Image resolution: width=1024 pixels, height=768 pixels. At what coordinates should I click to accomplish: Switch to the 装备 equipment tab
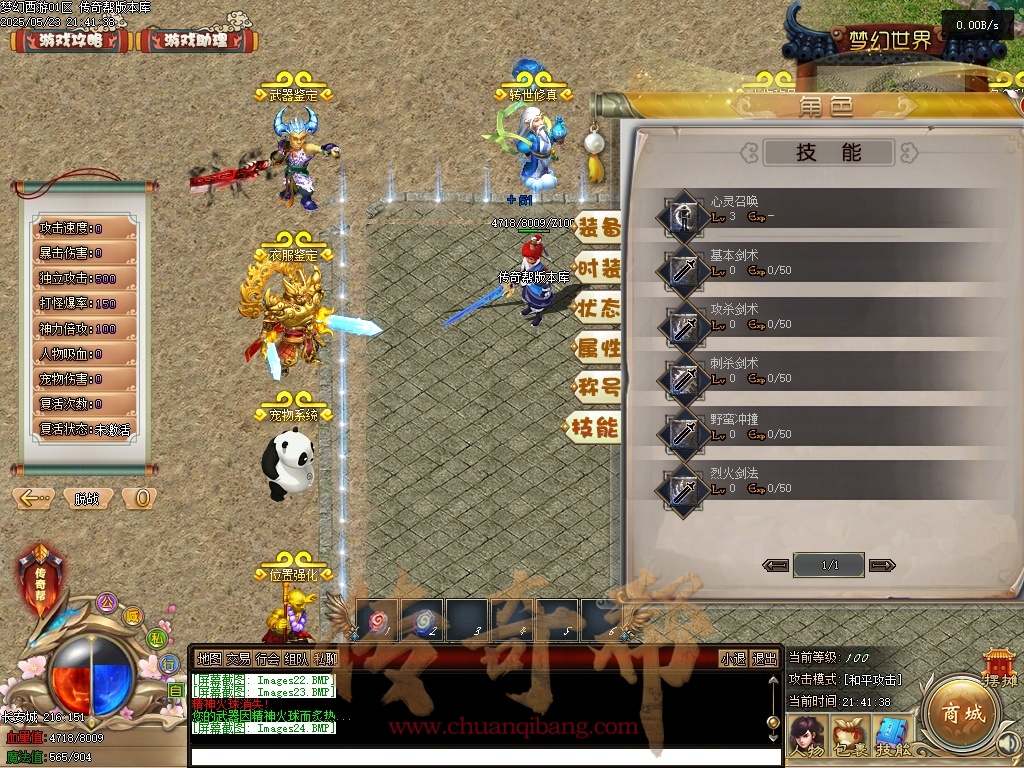click(597, 227)
